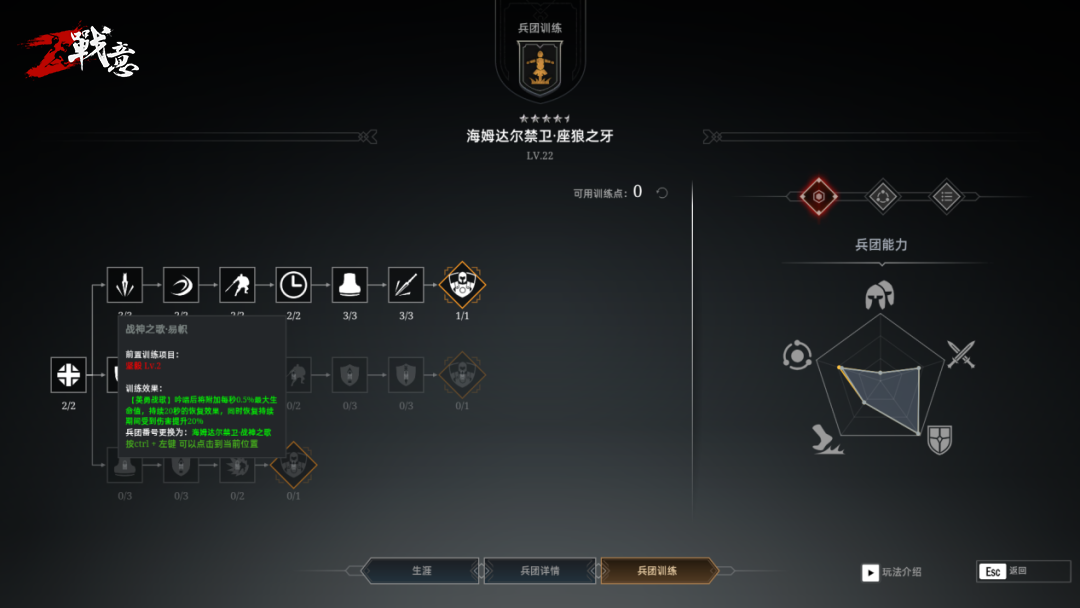
Task: Click the gold-framed helmeted warrior node, top row
Action: tap(462, 285)
